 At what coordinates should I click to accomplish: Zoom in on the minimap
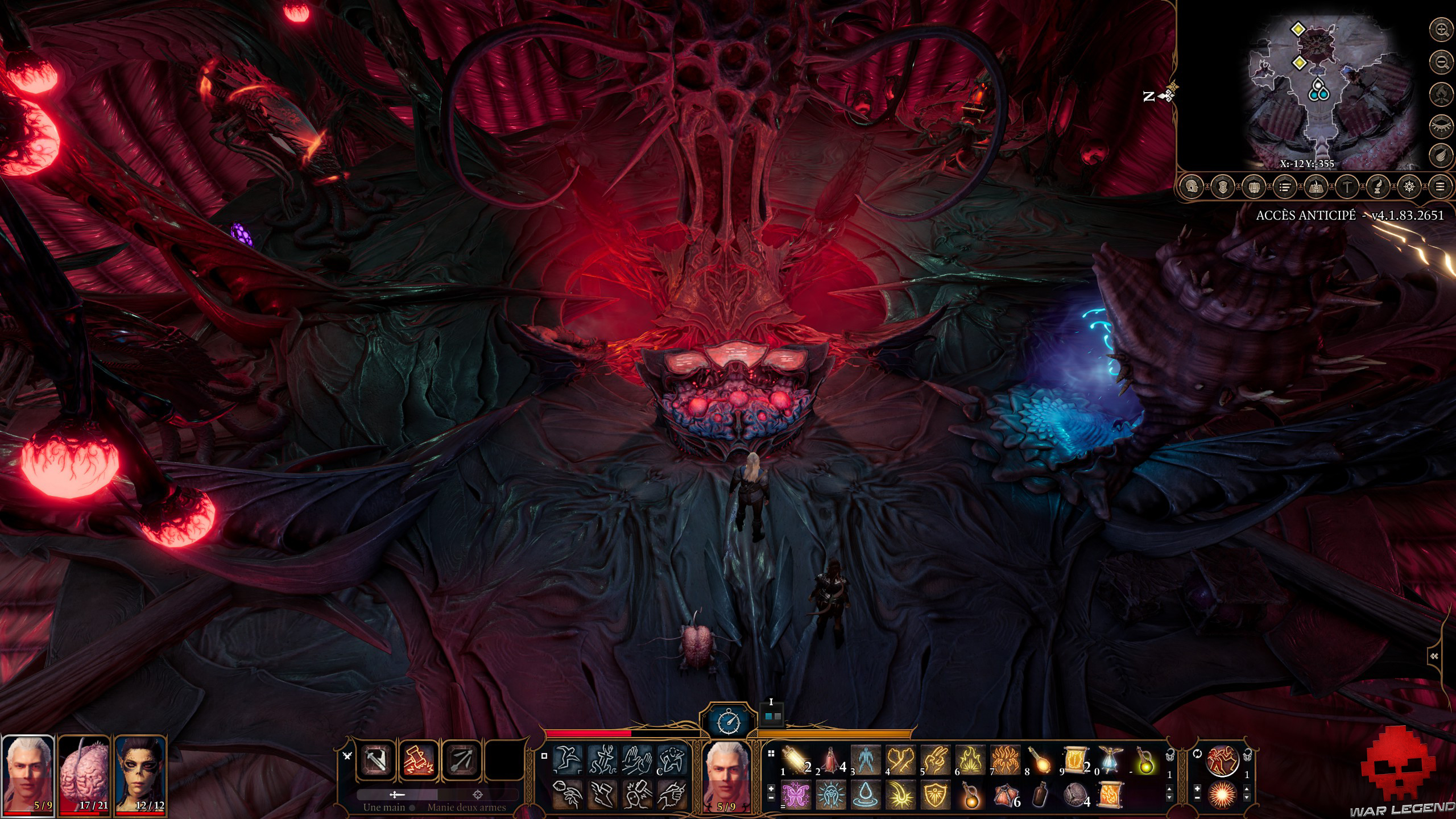pyautogui.click(x=1440, y=29)
